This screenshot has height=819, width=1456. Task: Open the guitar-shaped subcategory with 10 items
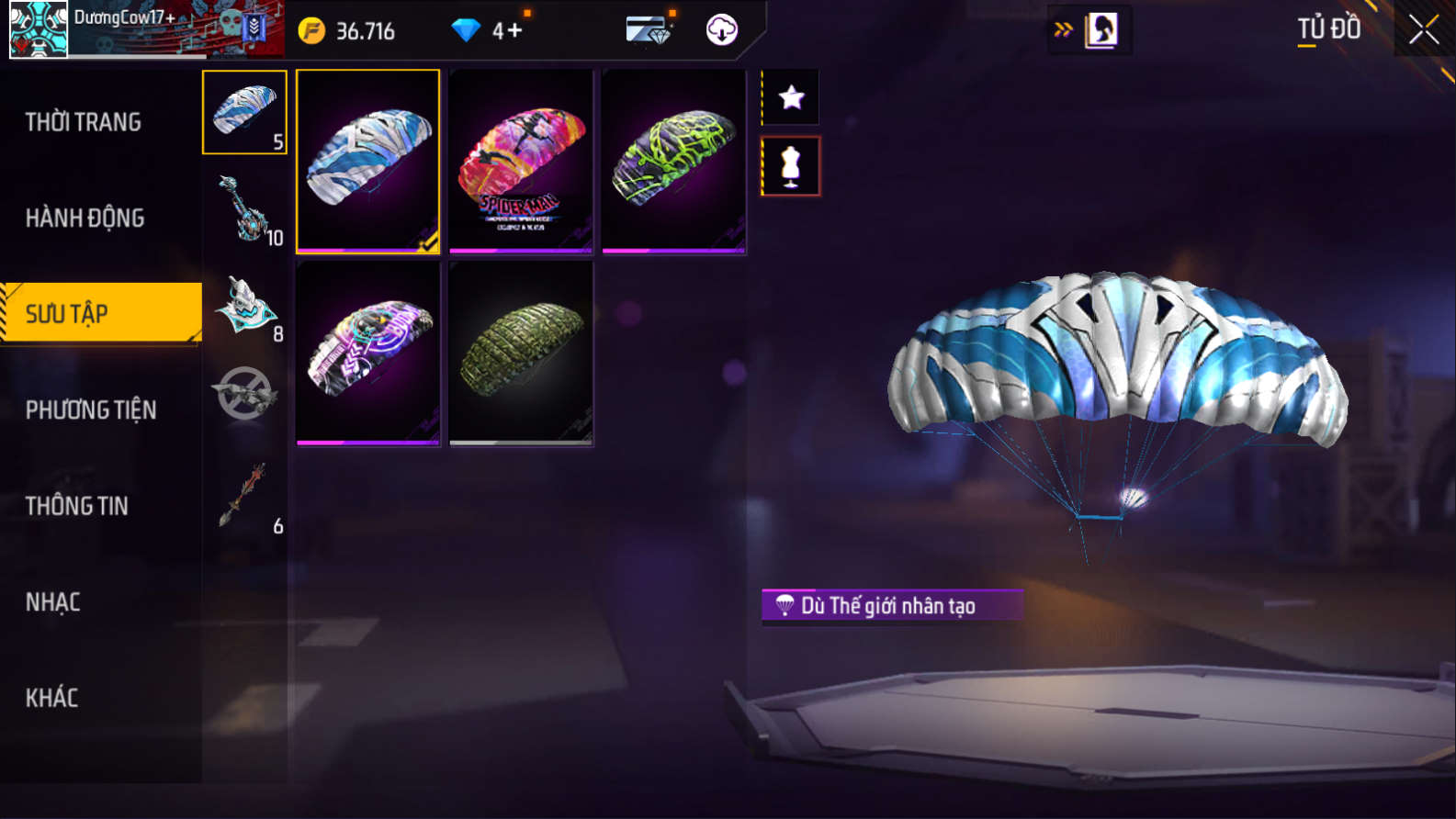pos(244,209)
